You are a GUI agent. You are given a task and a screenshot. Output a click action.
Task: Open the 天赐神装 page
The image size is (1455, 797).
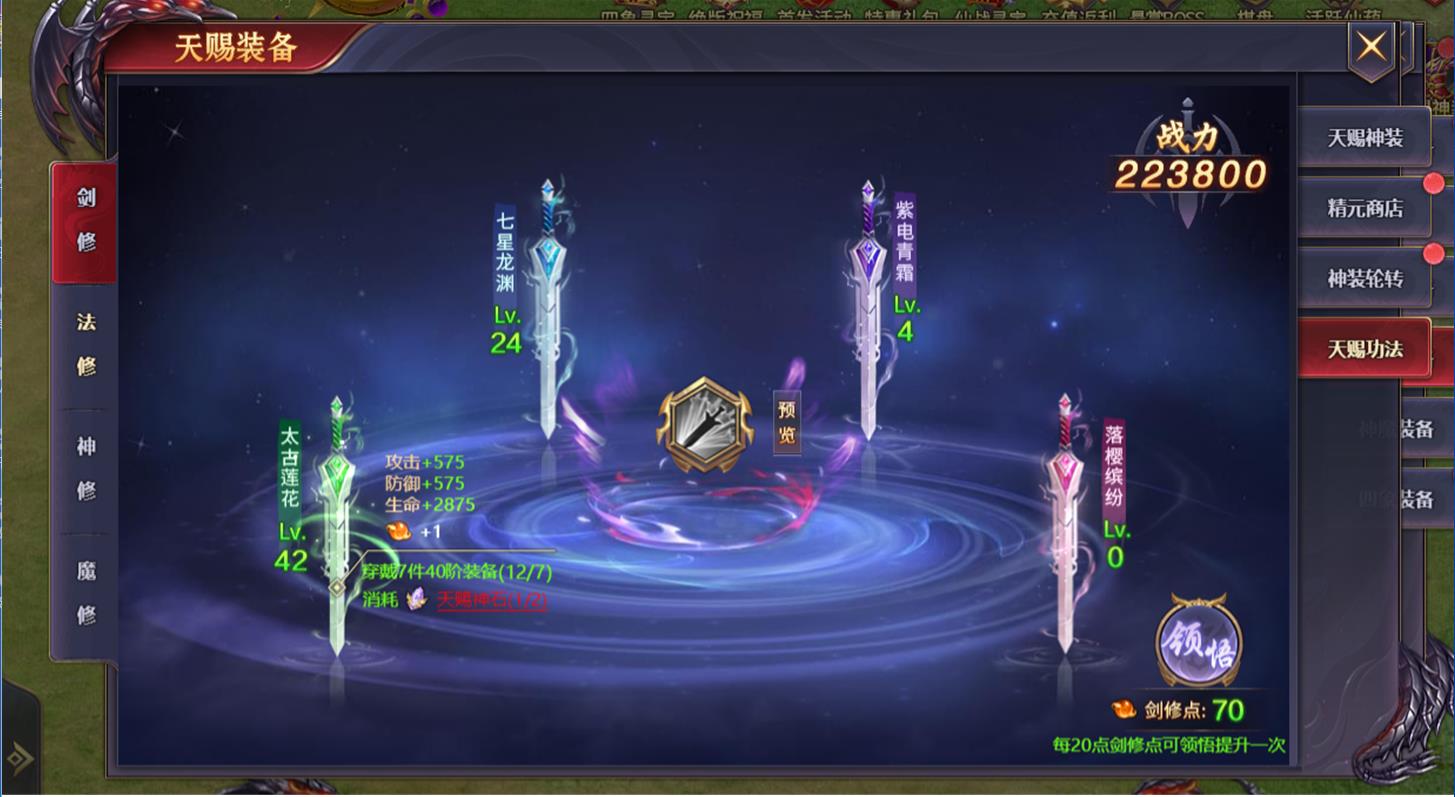point(1364,138)
